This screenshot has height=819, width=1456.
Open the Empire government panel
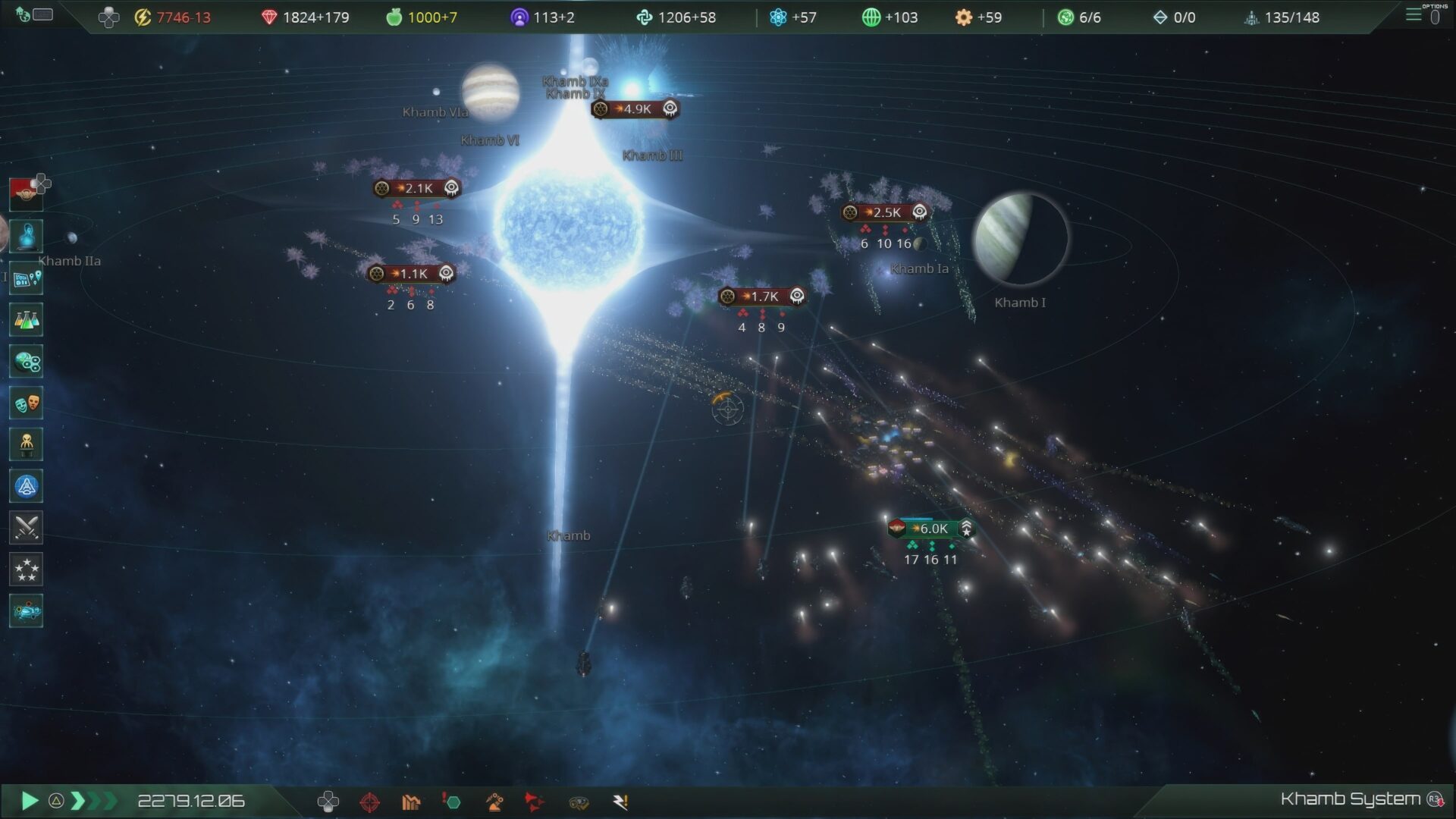tap(27, 193)
